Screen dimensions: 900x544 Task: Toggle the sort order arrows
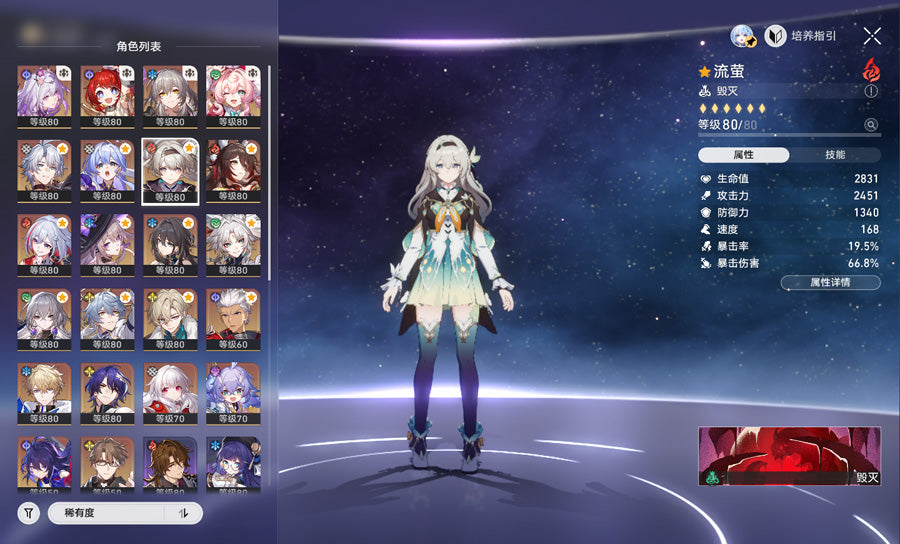pyautogui.click(x=183, y=513)
